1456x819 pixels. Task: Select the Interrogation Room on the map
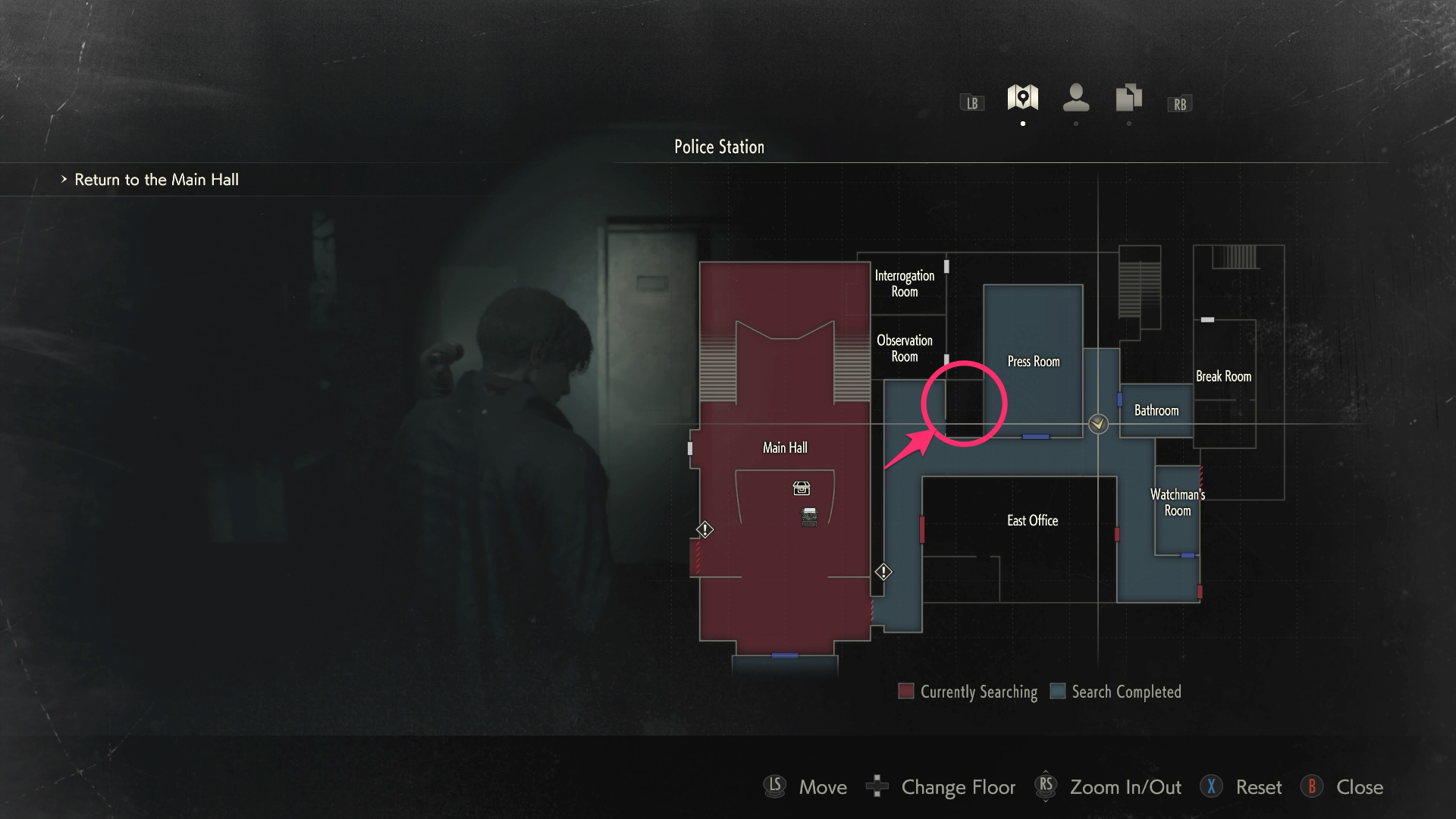pyautogui.click(x=904, y=284)
